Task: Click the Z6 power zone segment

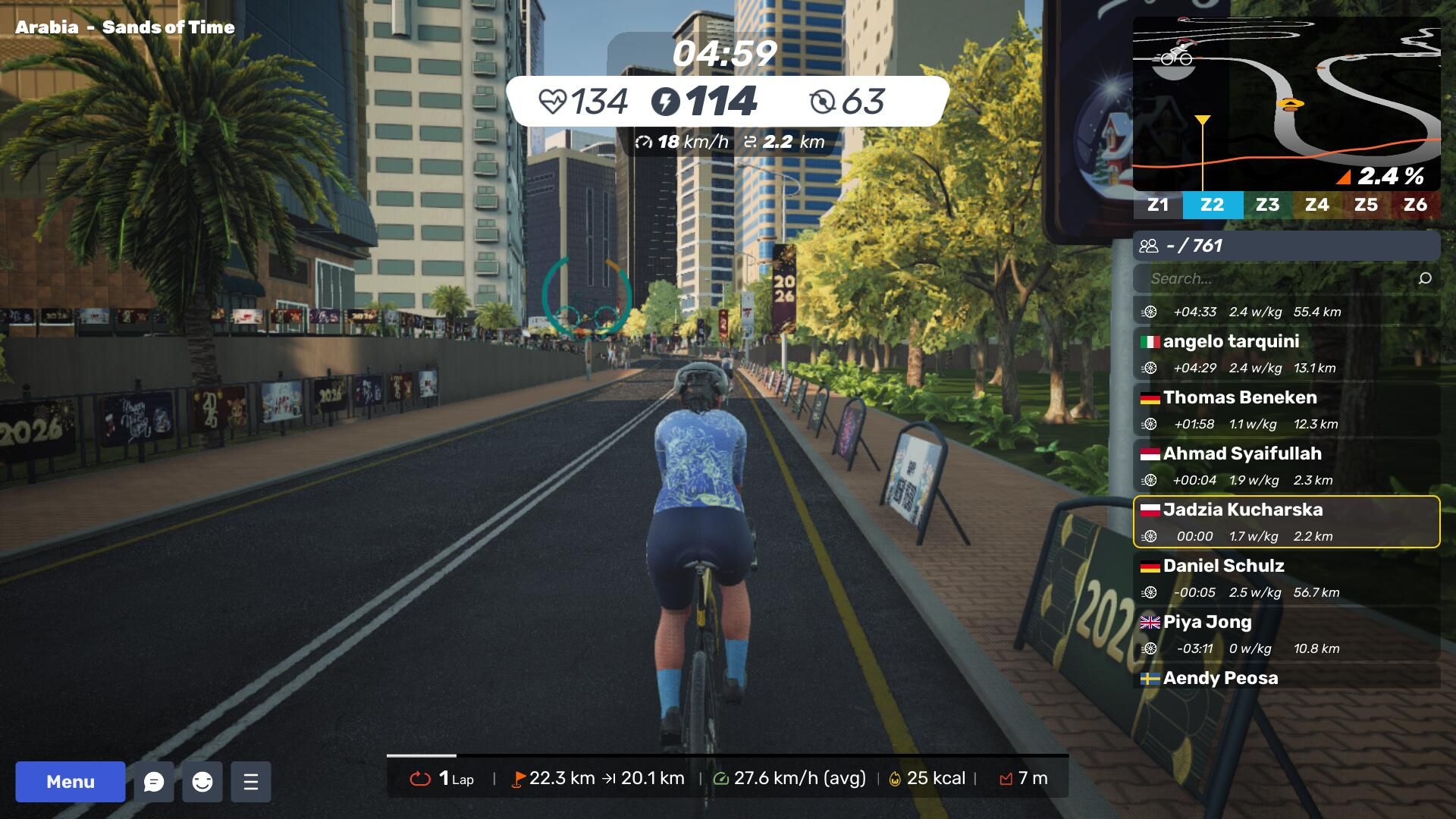Action: (x=1415, y=205)
